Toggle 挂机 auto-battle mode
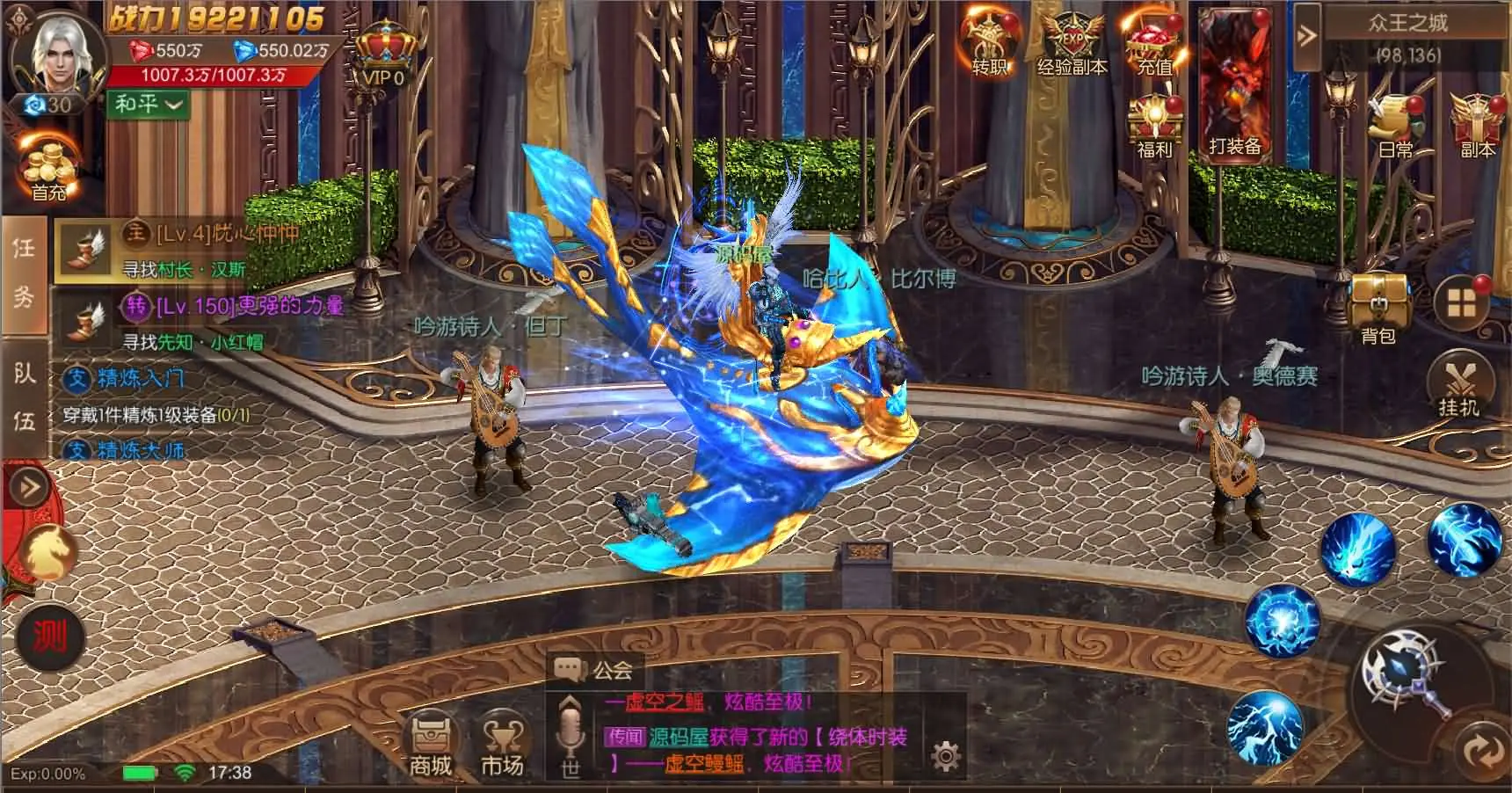This screenshot has height=793, width=1512. (1459, 387)
